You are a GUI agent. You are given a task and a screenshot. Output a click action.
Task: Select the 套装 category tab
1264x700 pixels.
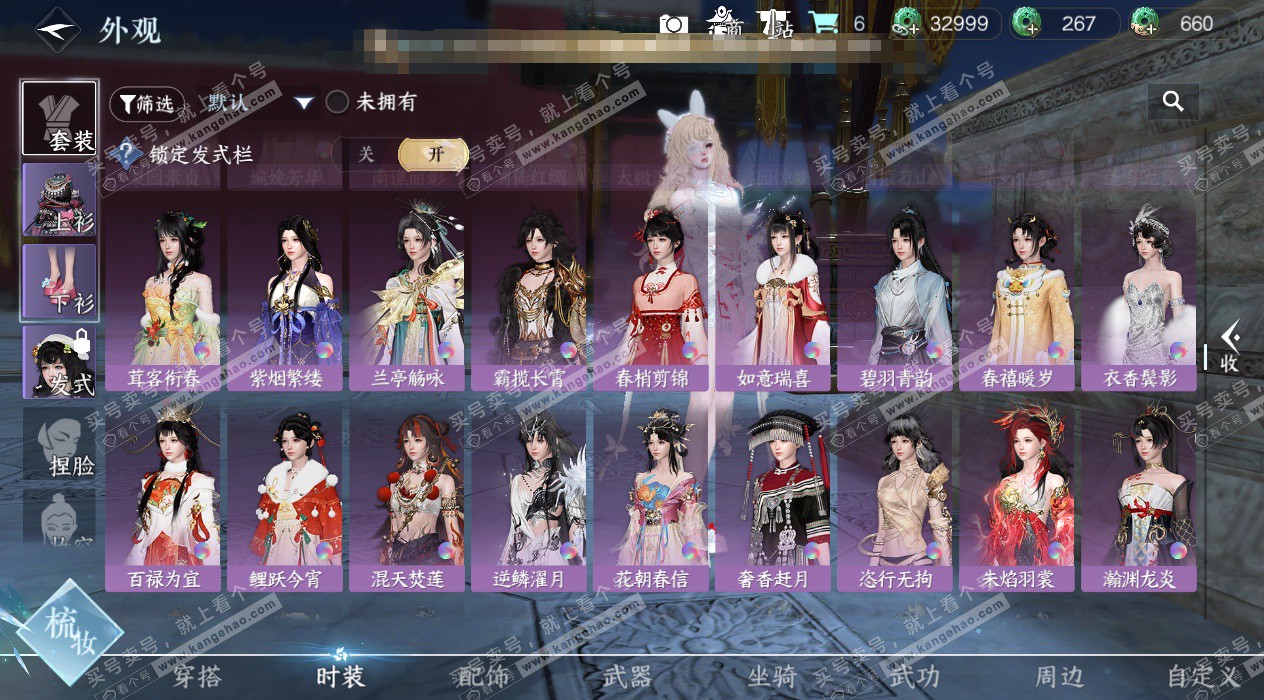(60, 118)
